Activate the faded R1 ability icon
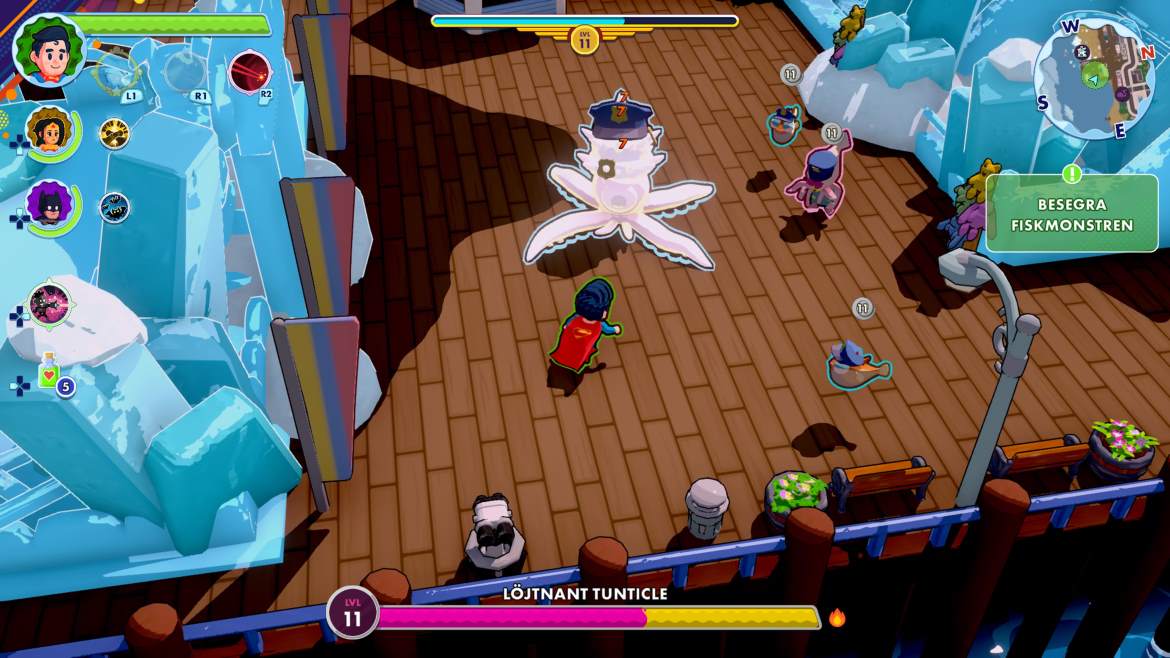1170x658 pixels. pos(184,72)
